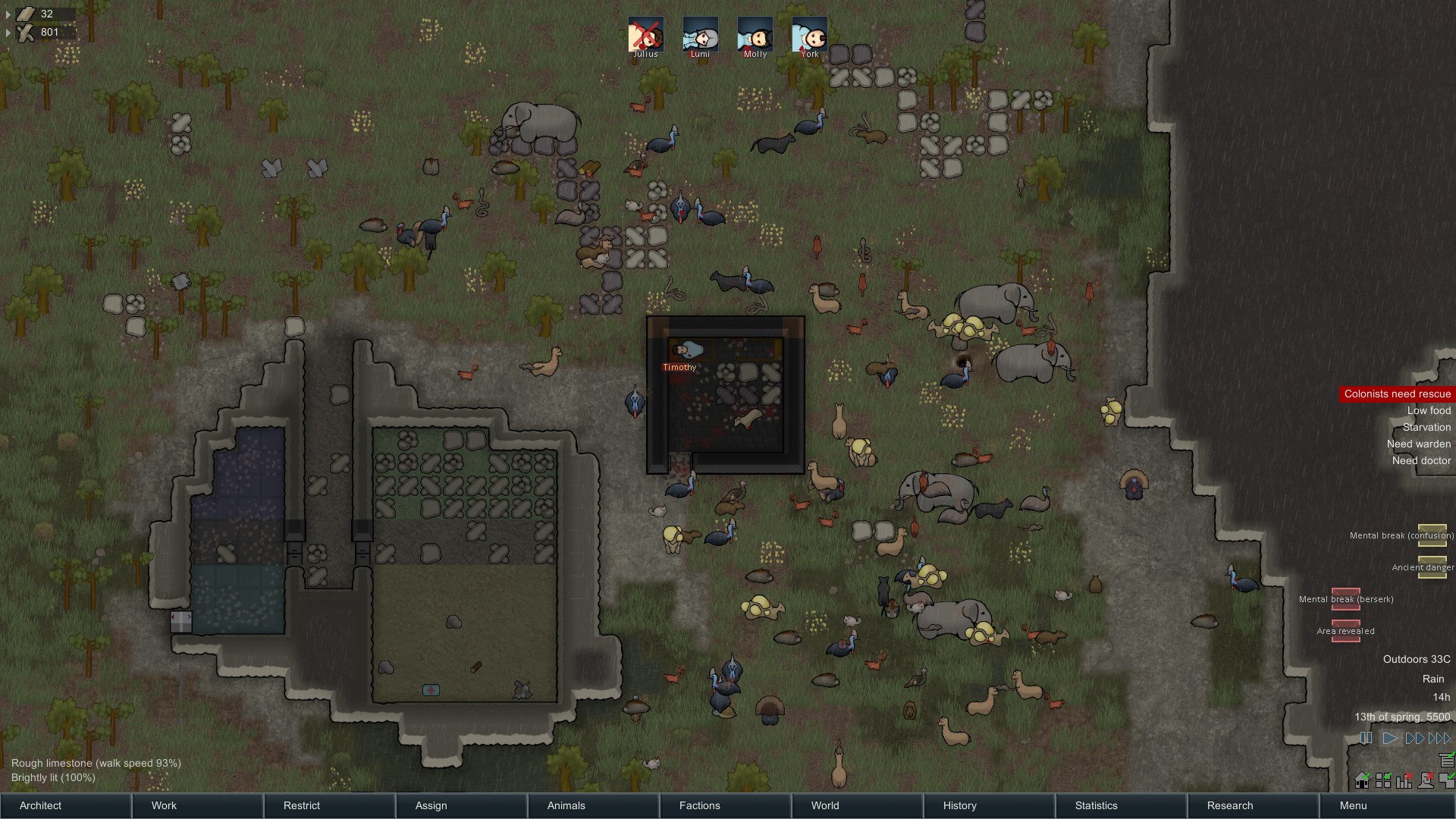Pause the game with the pause button
1456x819 pixels.
1366,738
